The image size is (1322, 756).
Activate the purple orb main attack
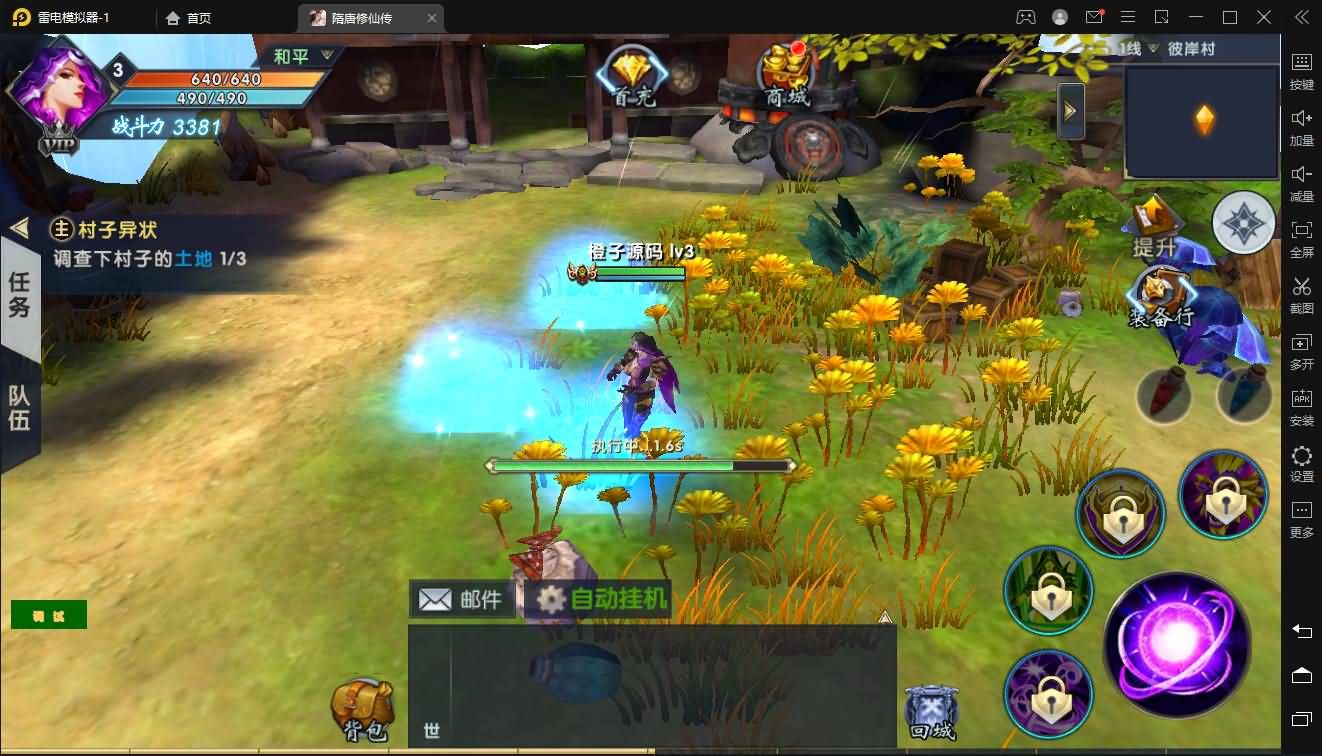pos(1177,644)
